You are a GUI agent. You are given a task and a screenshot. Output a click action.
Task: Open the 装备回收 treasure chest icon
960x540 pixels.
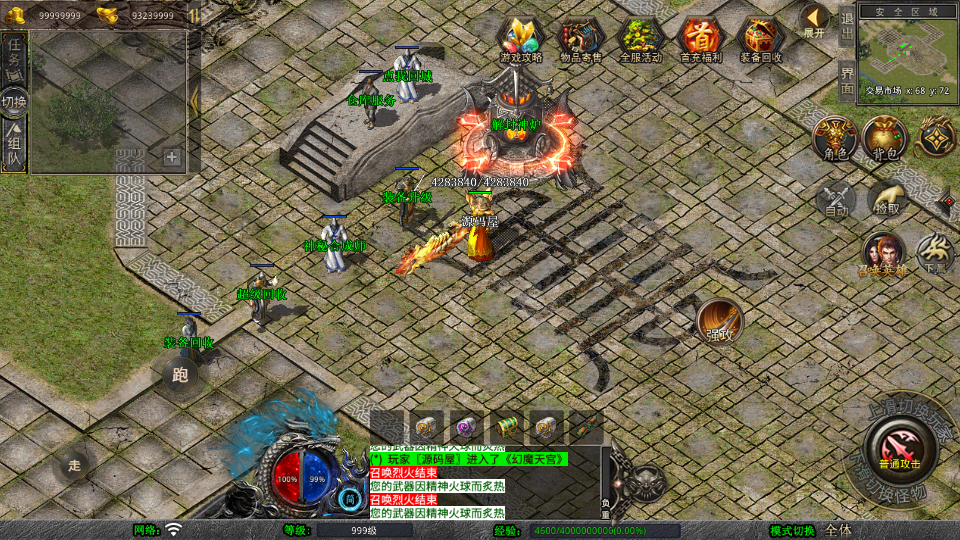[761, 40]
